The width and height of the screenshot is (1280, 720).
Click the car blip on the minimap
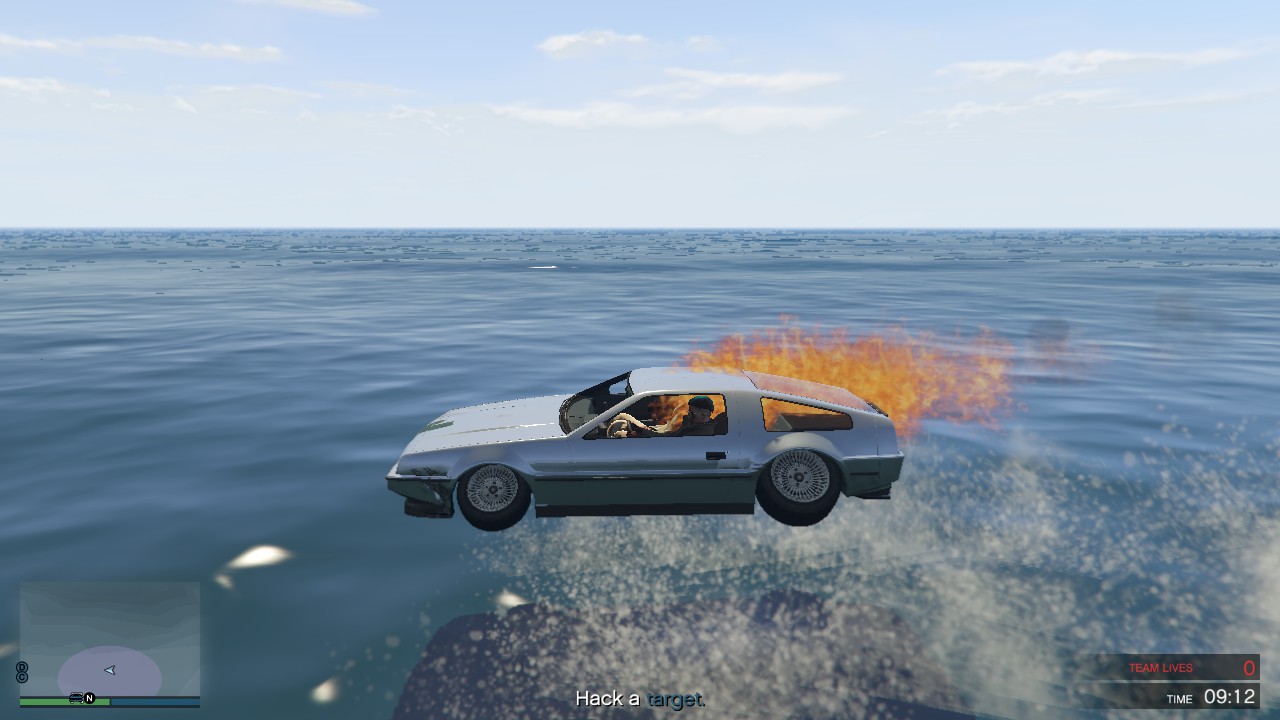(76, 698)
